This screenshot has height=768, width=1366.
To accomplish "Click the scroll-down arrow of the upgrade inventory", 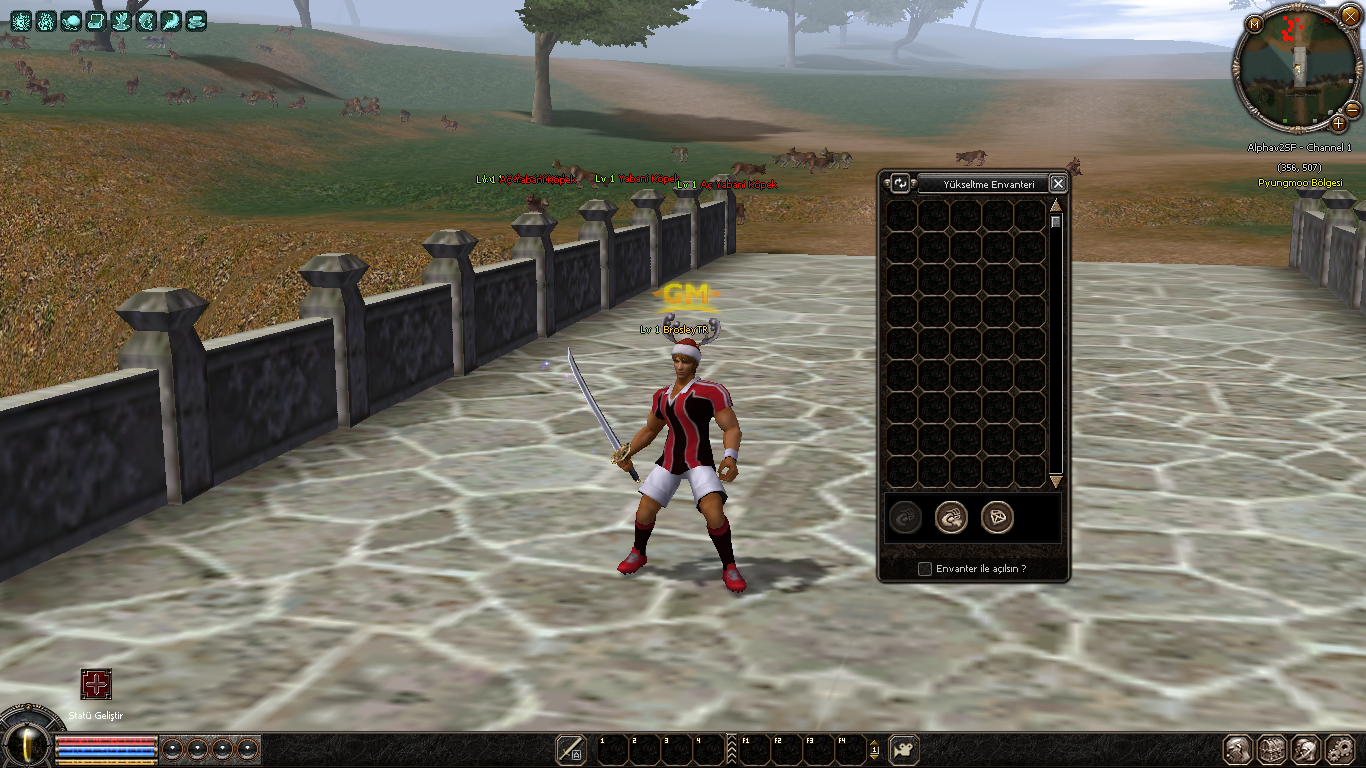I will click(x=1055, y=482).
